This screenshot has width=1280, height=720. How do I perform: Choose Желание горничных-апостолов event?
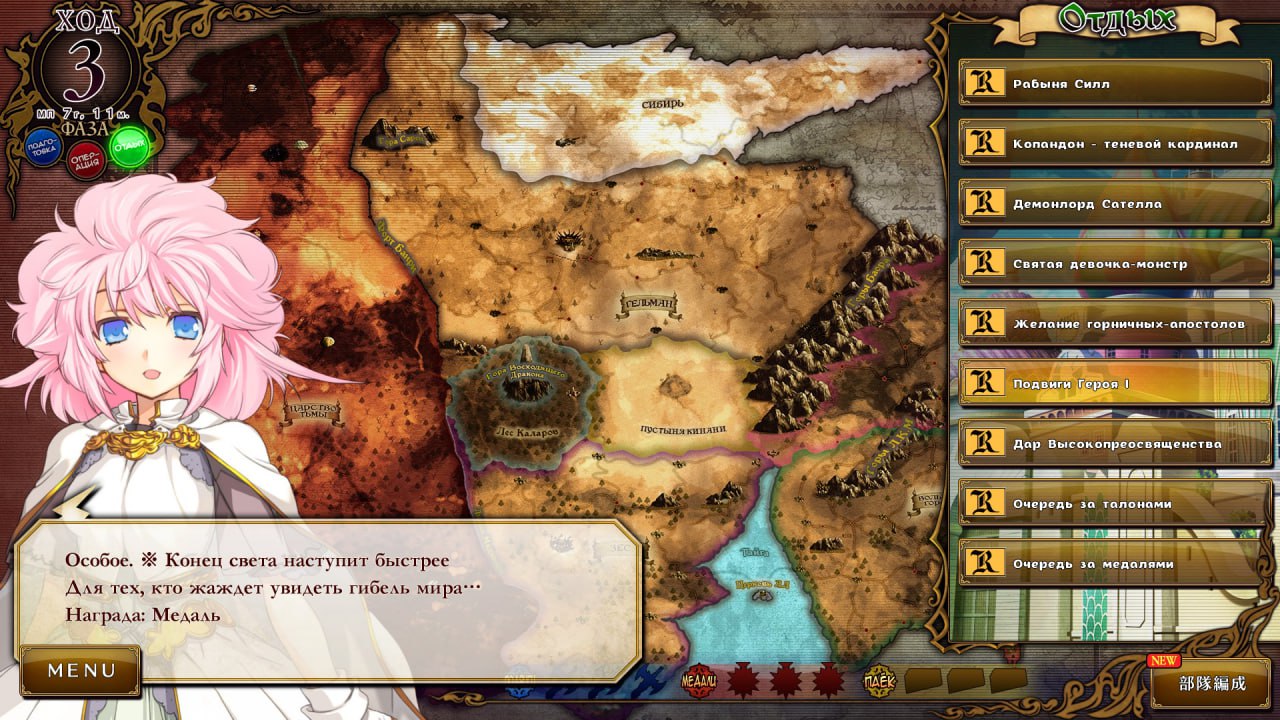pyautogui.click(x=1114, y=324)
